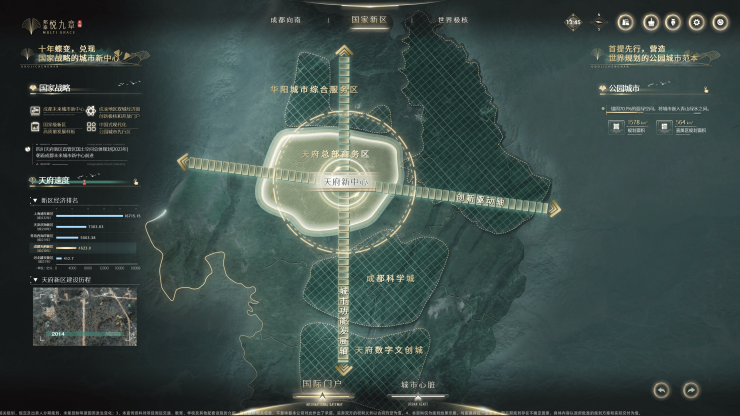Choose the 国际门户 bottom tab
The height and width of the screenshot is (416, 740).
click(x=322, y=384)
